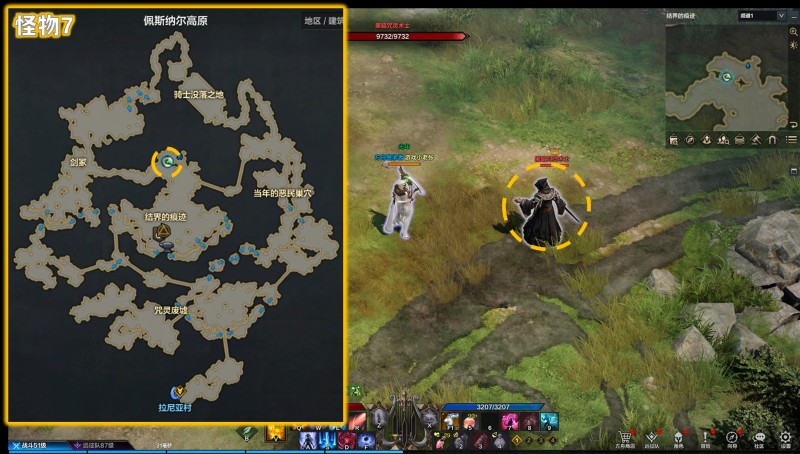
Task: Open the helmet character menu
Action: click(679, 437)
